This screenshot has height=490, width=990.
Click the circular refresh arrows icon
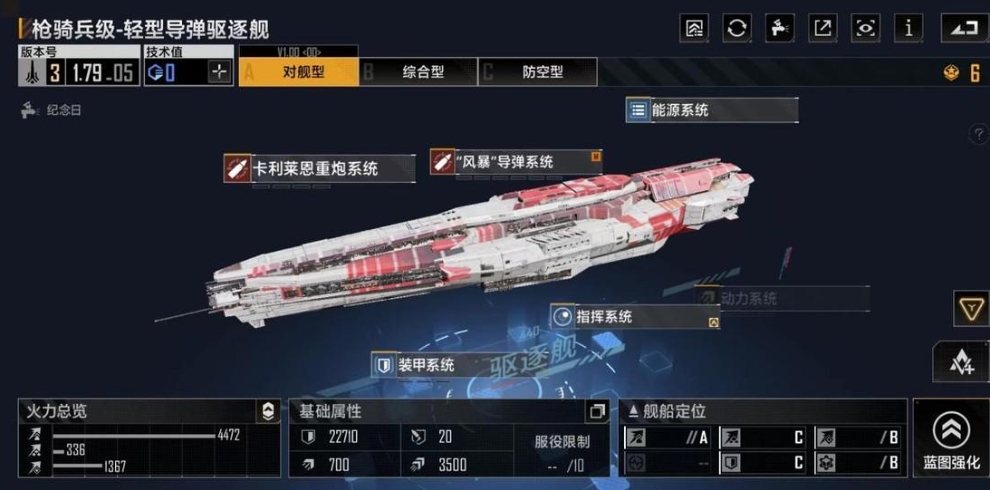pyautogui.click(x=737, y=28)
